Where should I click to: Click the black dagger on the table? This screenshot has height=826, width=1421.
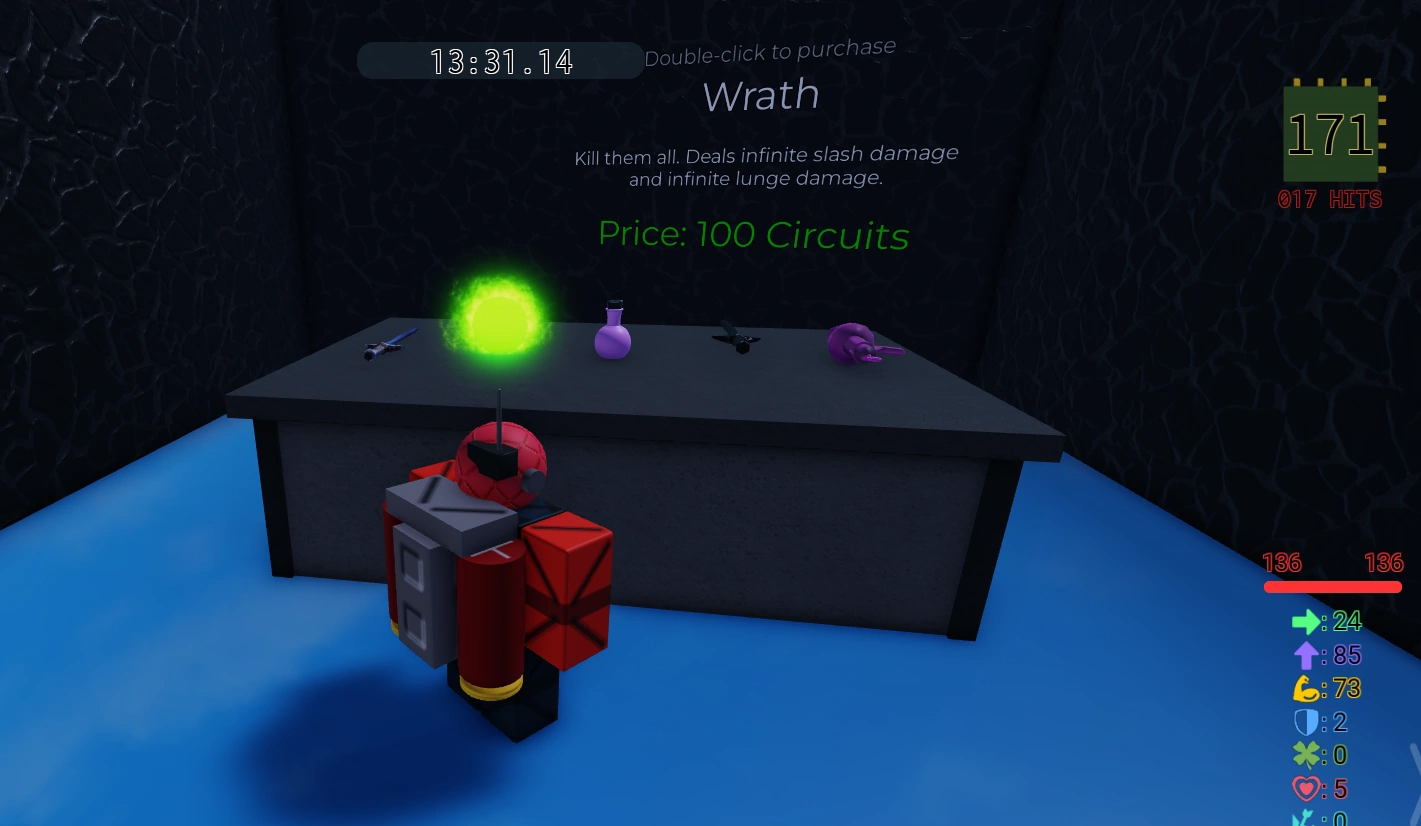[737, 338]
